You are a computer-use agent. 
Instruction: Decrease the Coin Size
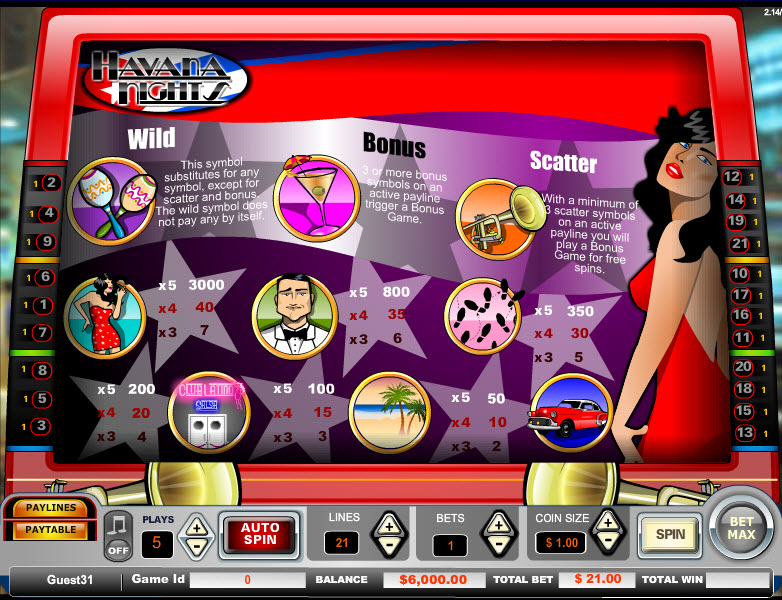[x=607, y=543]
